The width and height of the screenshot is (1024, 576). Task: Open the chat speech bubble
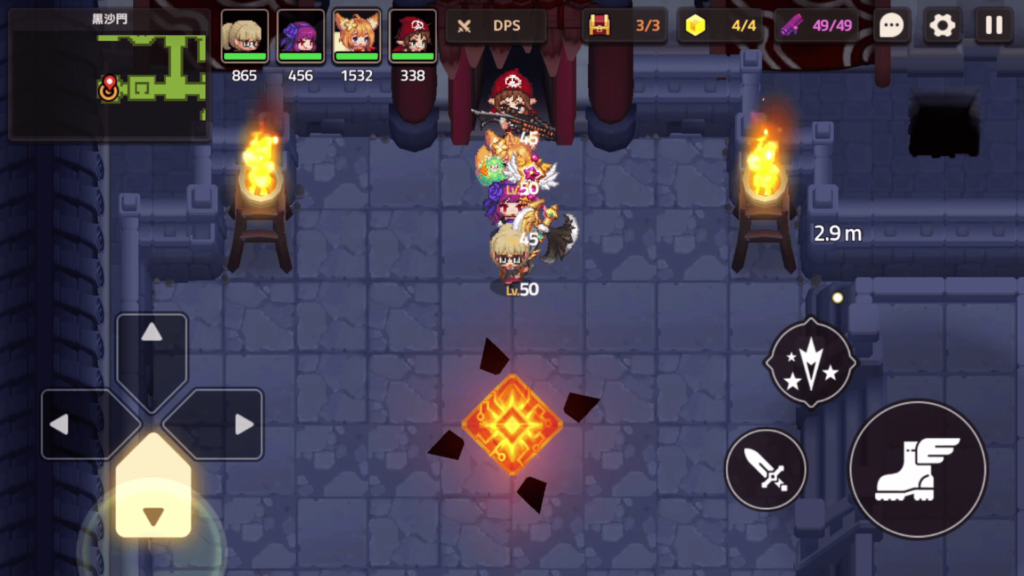click(x=891, y=26)
